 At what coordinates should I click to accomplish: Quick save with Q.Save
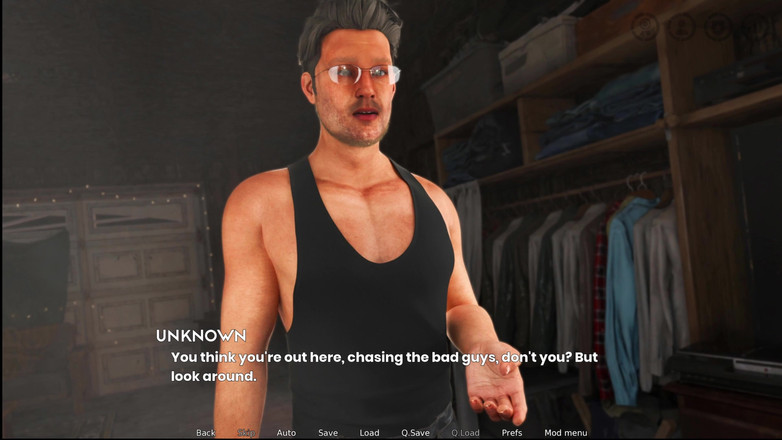[415, 433]
